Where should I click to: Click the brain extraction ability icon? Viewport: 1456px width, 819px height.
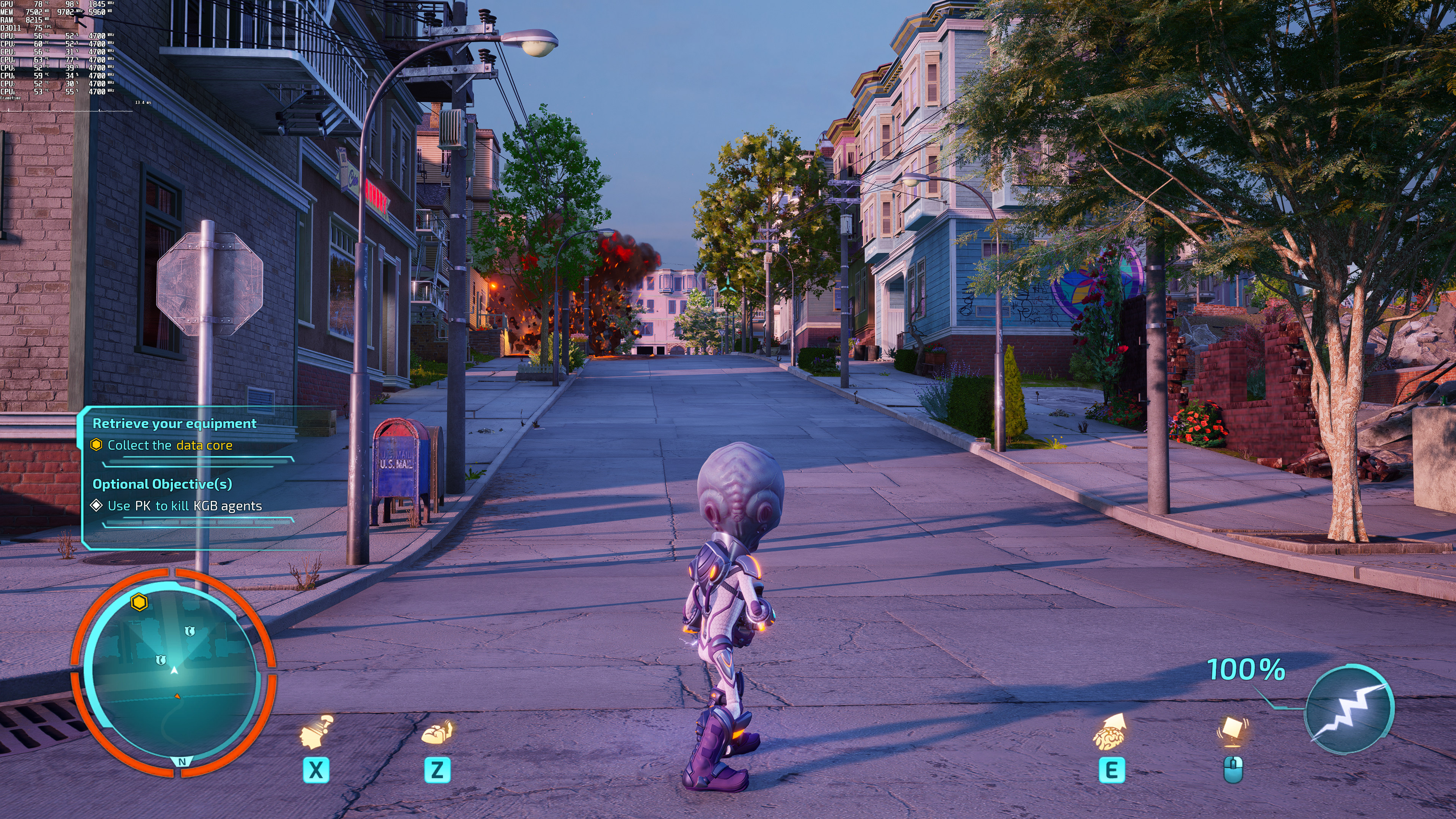(437, 733)
